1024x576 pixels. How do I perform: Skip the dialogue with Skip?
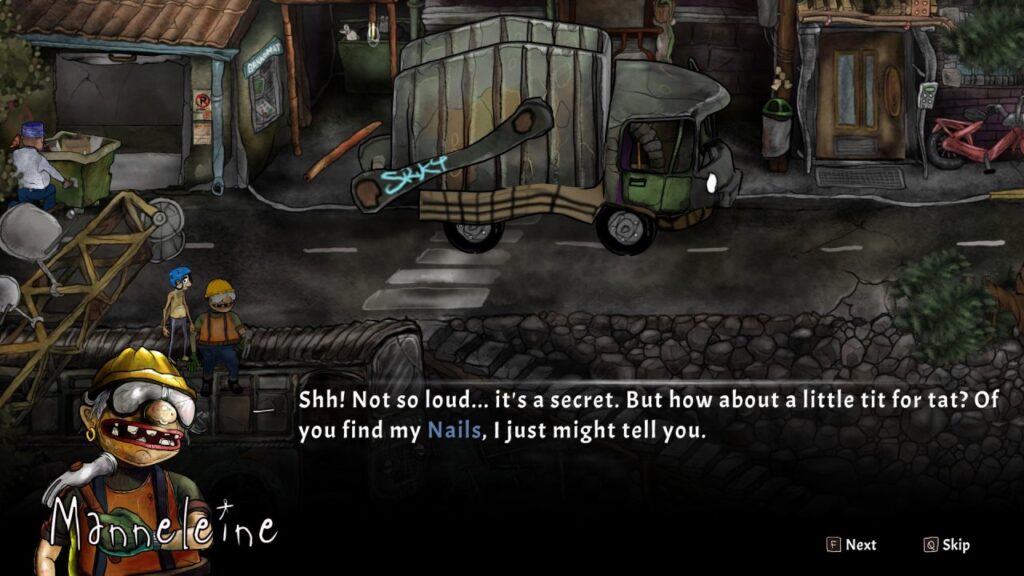tap(947, 545)
